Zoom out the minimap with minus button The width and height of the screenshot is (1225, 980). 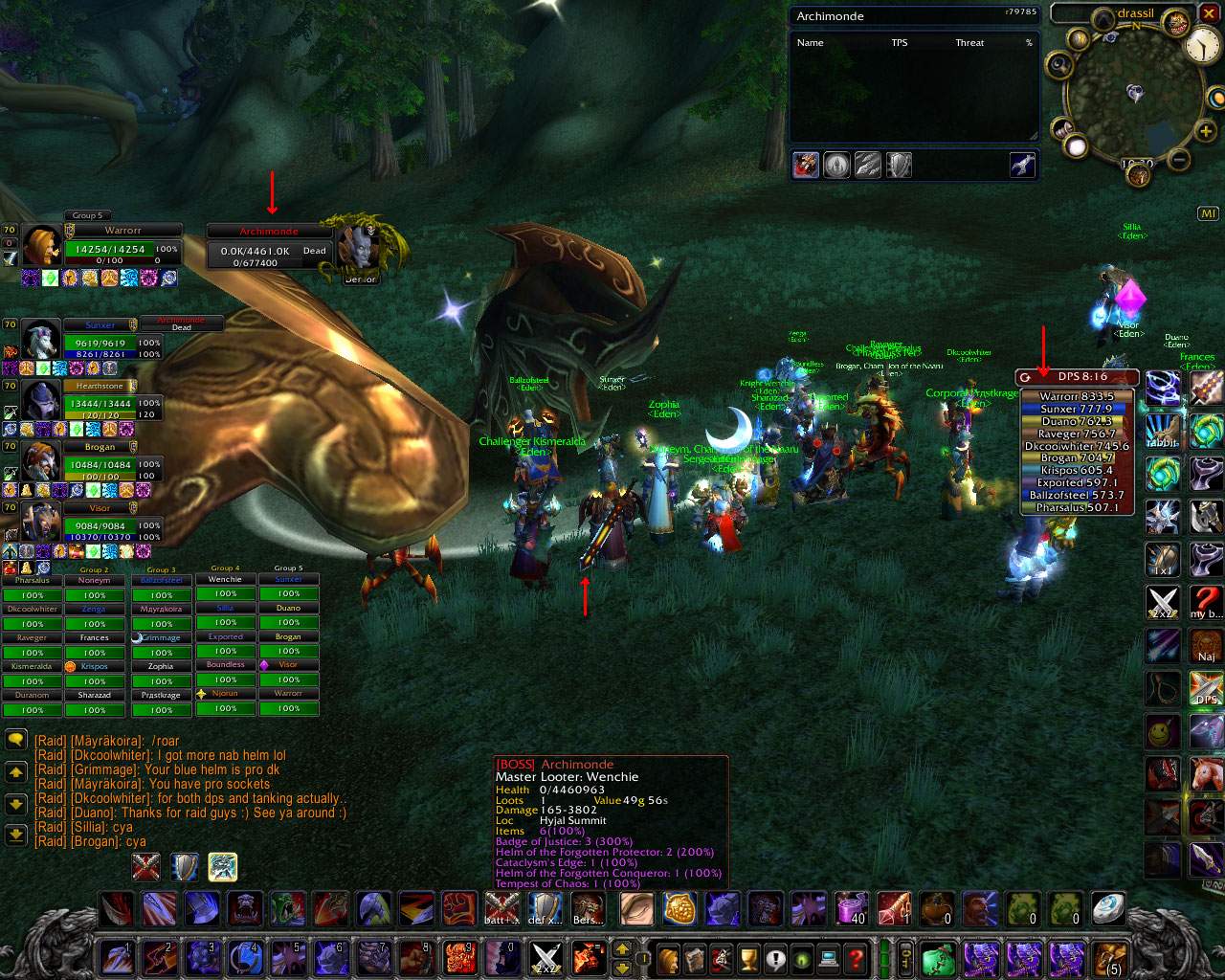(1179, 159)
